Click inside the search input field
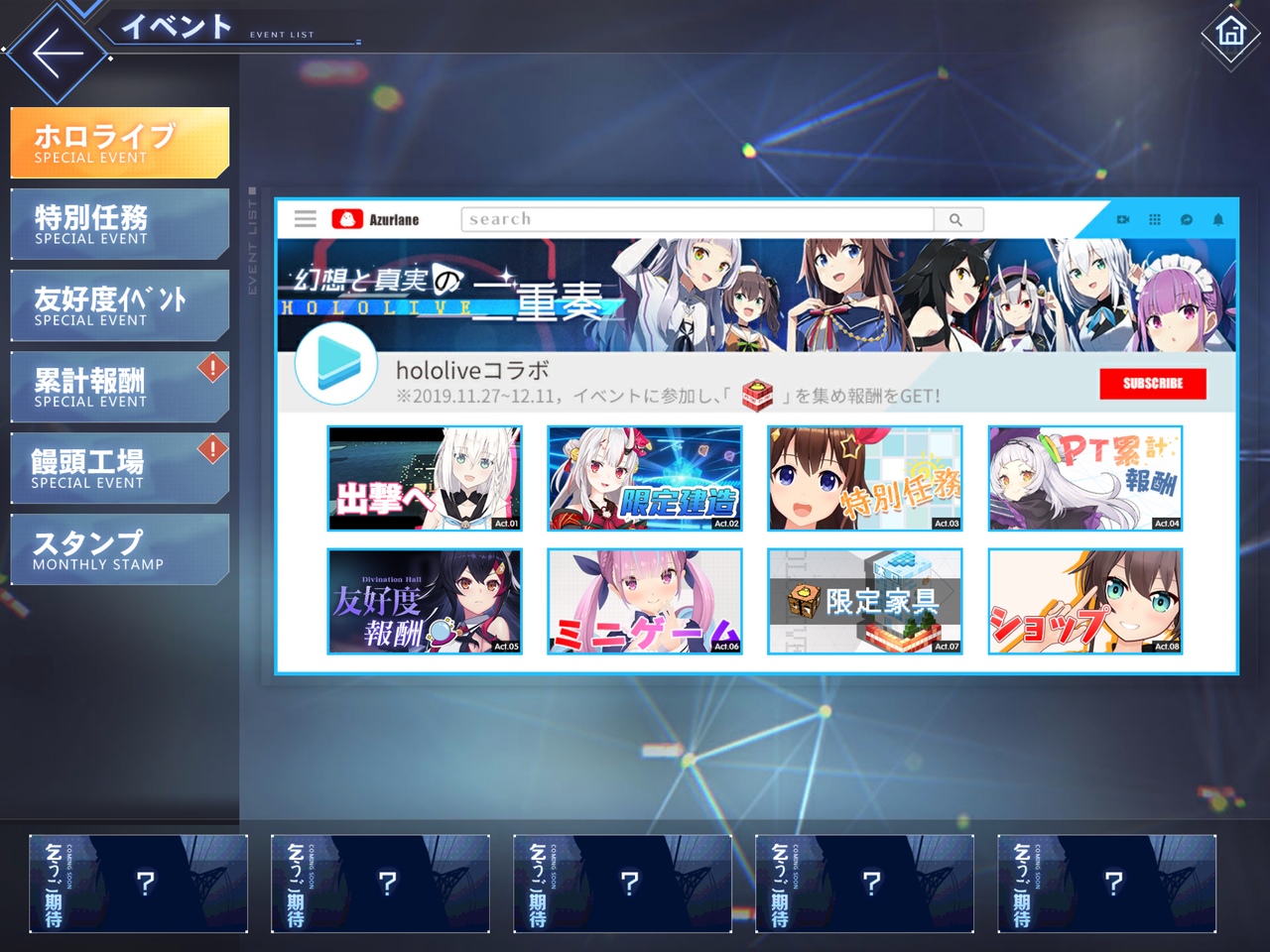 pyautogui.click(x=695, y=219)
